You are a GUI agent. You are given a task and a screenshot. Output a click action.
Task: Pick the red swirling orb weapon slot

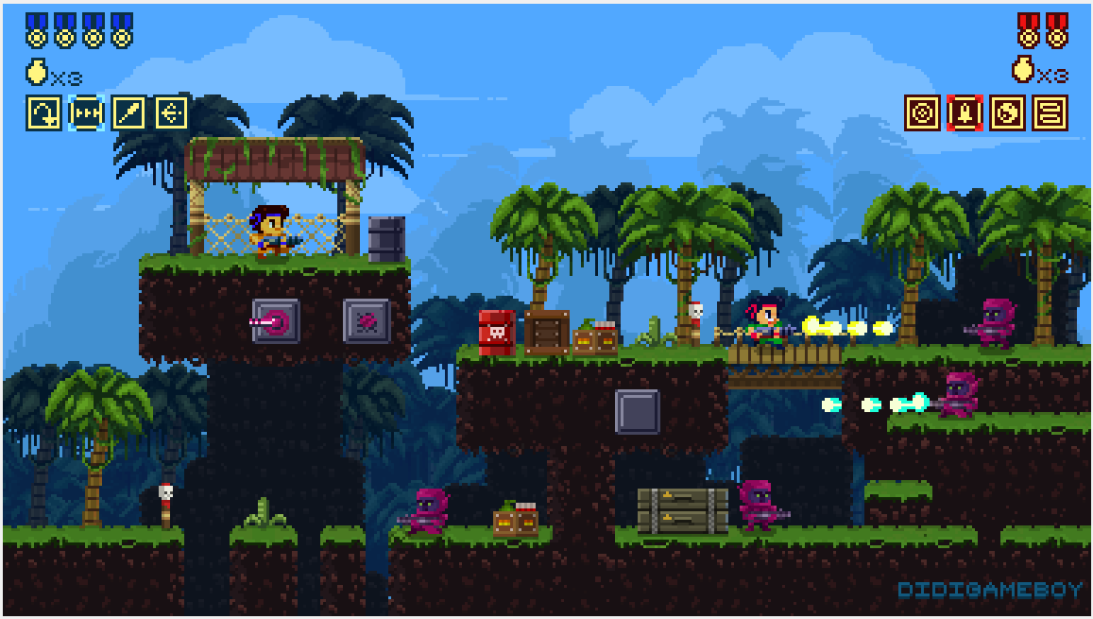click(x=1007, y=113)
